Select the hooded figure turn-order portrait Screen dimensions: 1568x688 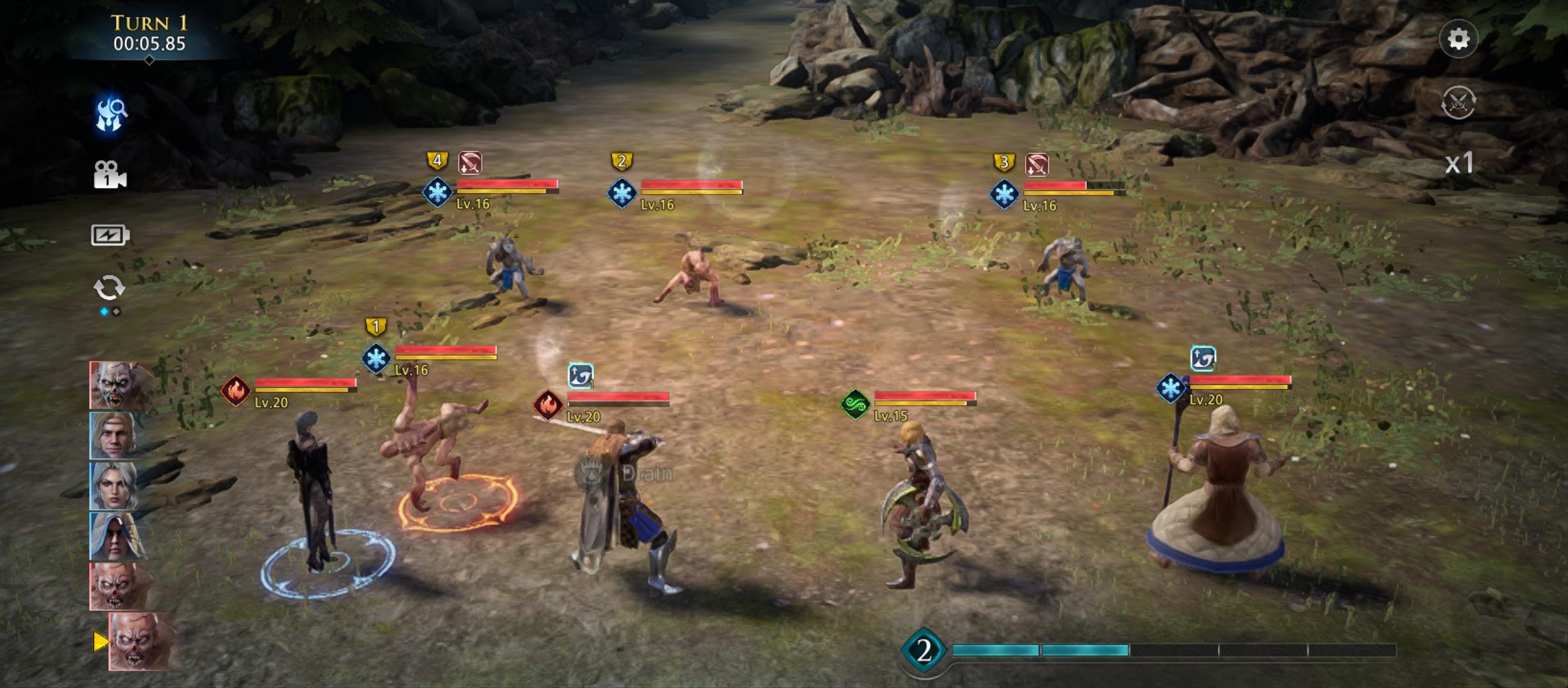click(x=119, y=536)
